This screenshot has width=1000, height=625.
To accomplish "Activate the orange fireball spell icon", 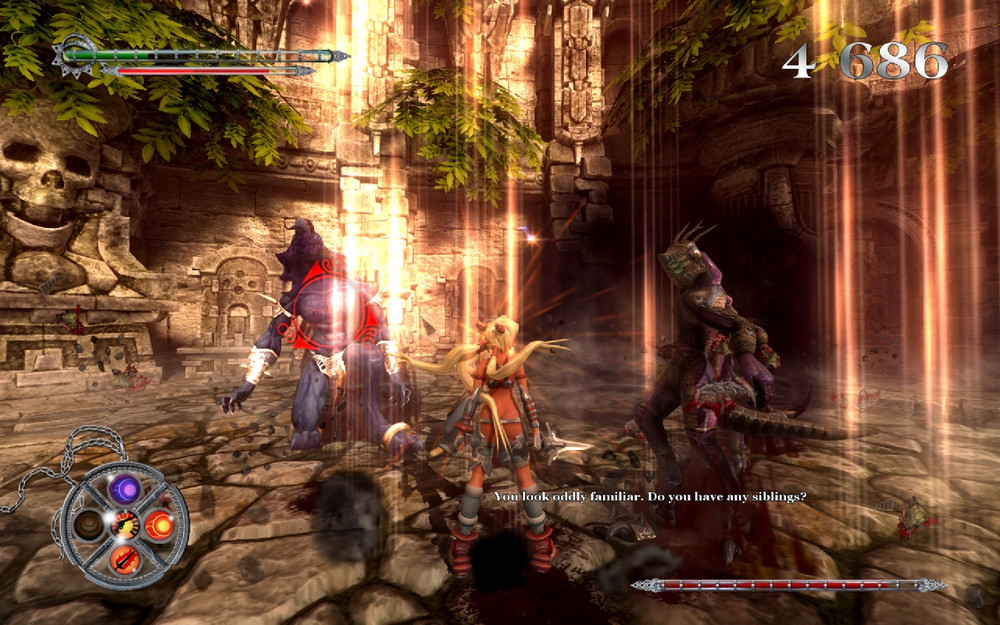I will (159, 524).
